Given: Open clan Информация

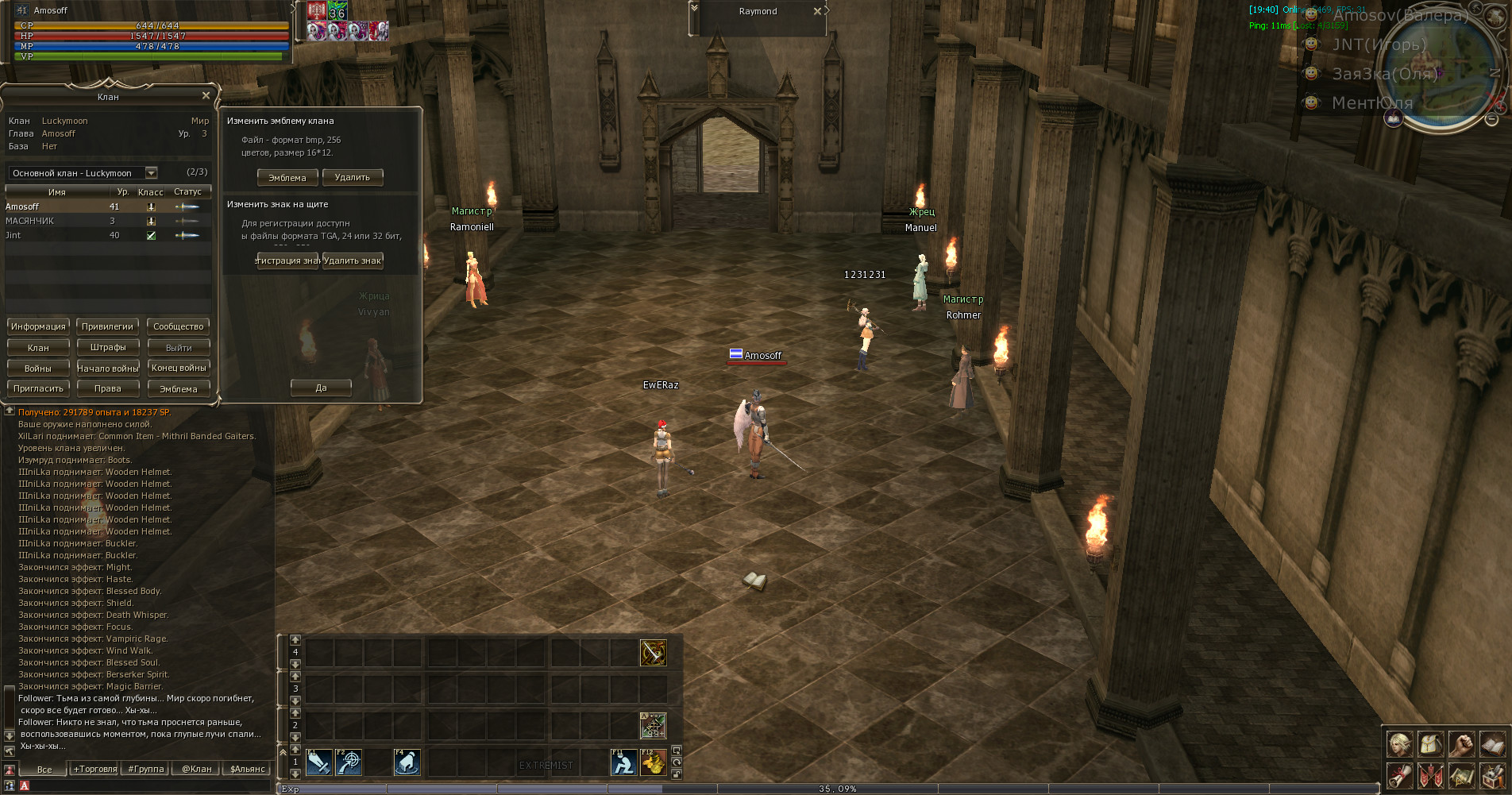Looking at the screenshot, I should point(38,326).
